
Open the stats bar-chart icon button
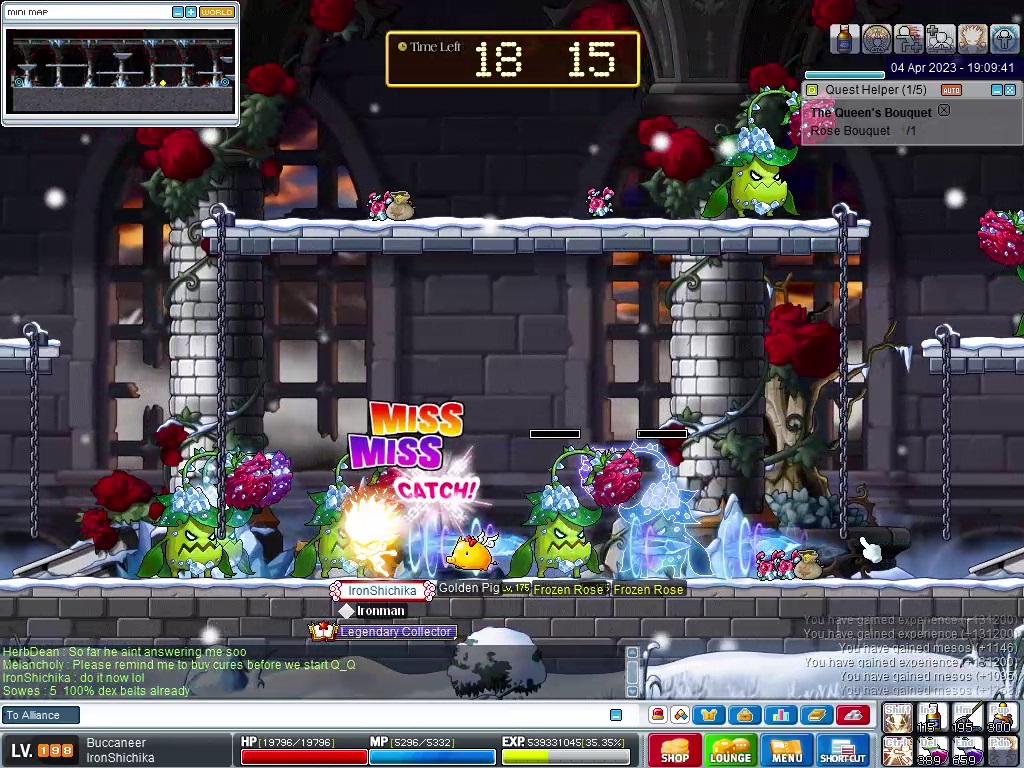click(780, 715)
